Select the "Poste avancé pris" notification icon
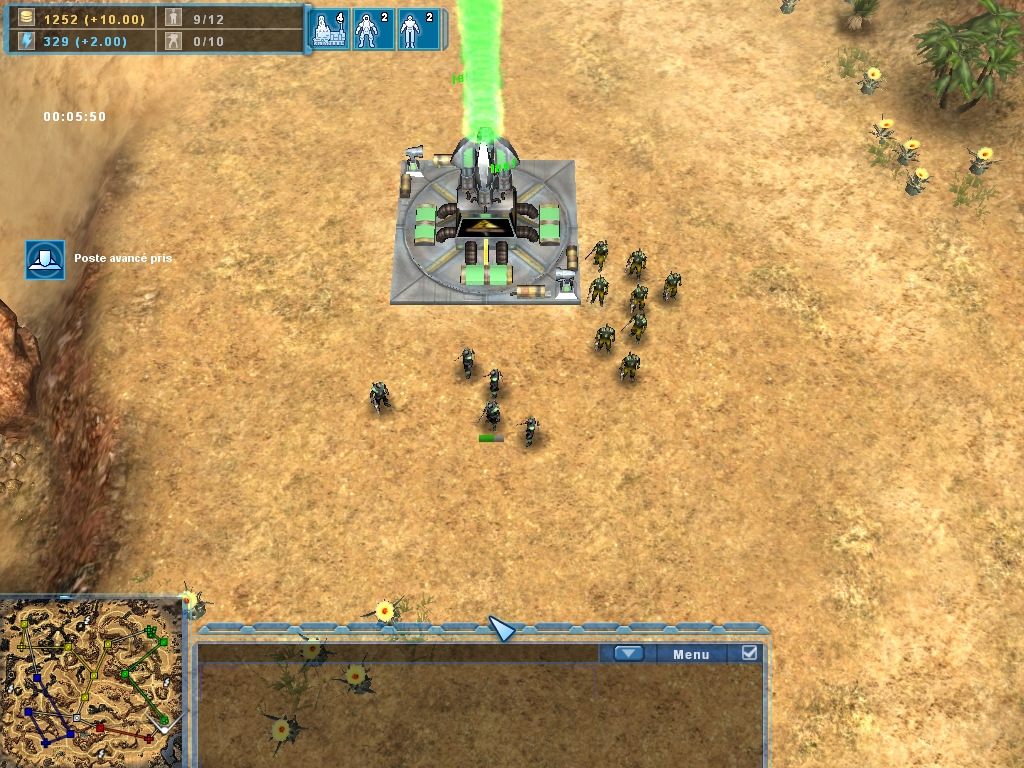Image resolution: width=1024 pixels, height=768 pixels. pos(45,259)
